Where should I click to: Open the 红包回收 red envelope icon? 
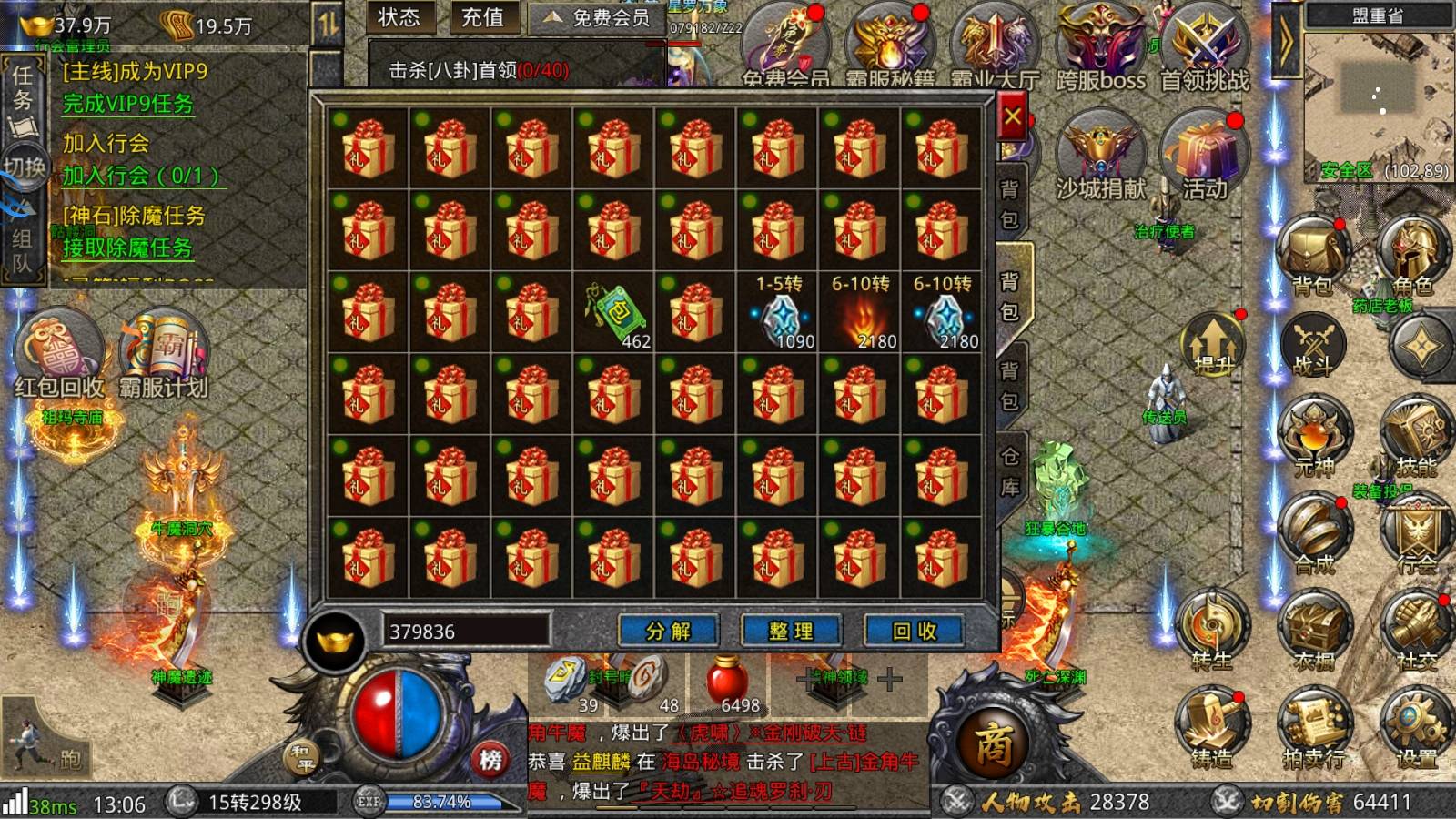click(x=59, y=355)
